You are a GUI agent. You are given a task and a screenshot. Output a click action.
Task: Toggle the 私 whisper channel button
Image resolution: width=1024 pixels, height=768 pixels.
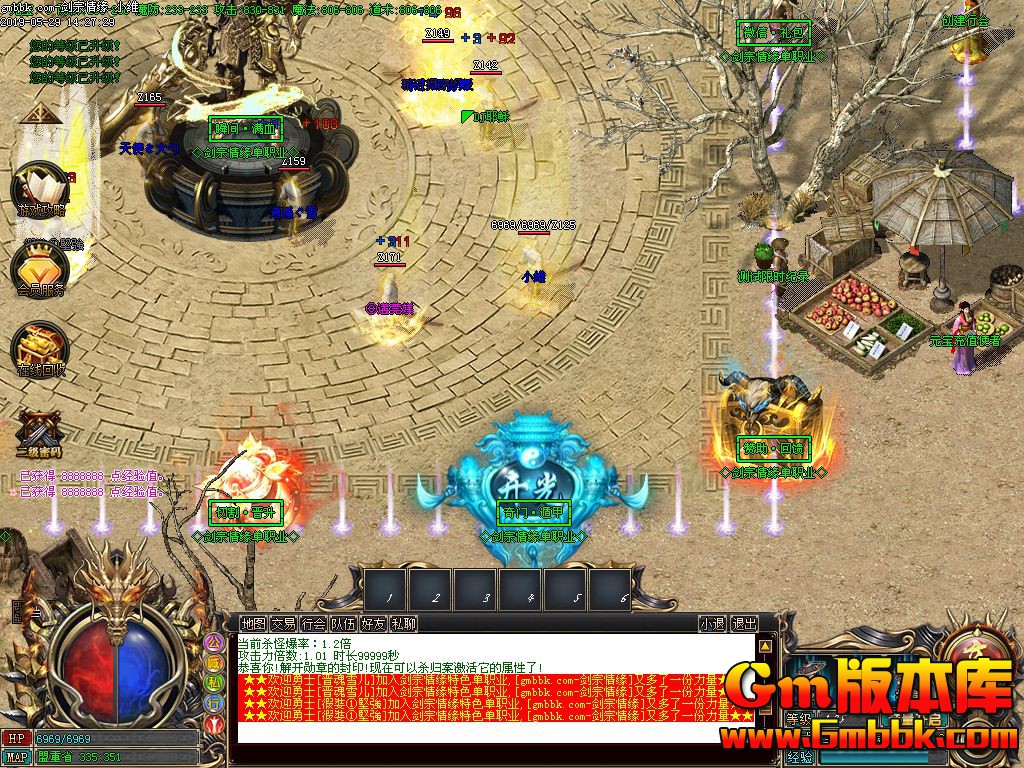[213, 682]
